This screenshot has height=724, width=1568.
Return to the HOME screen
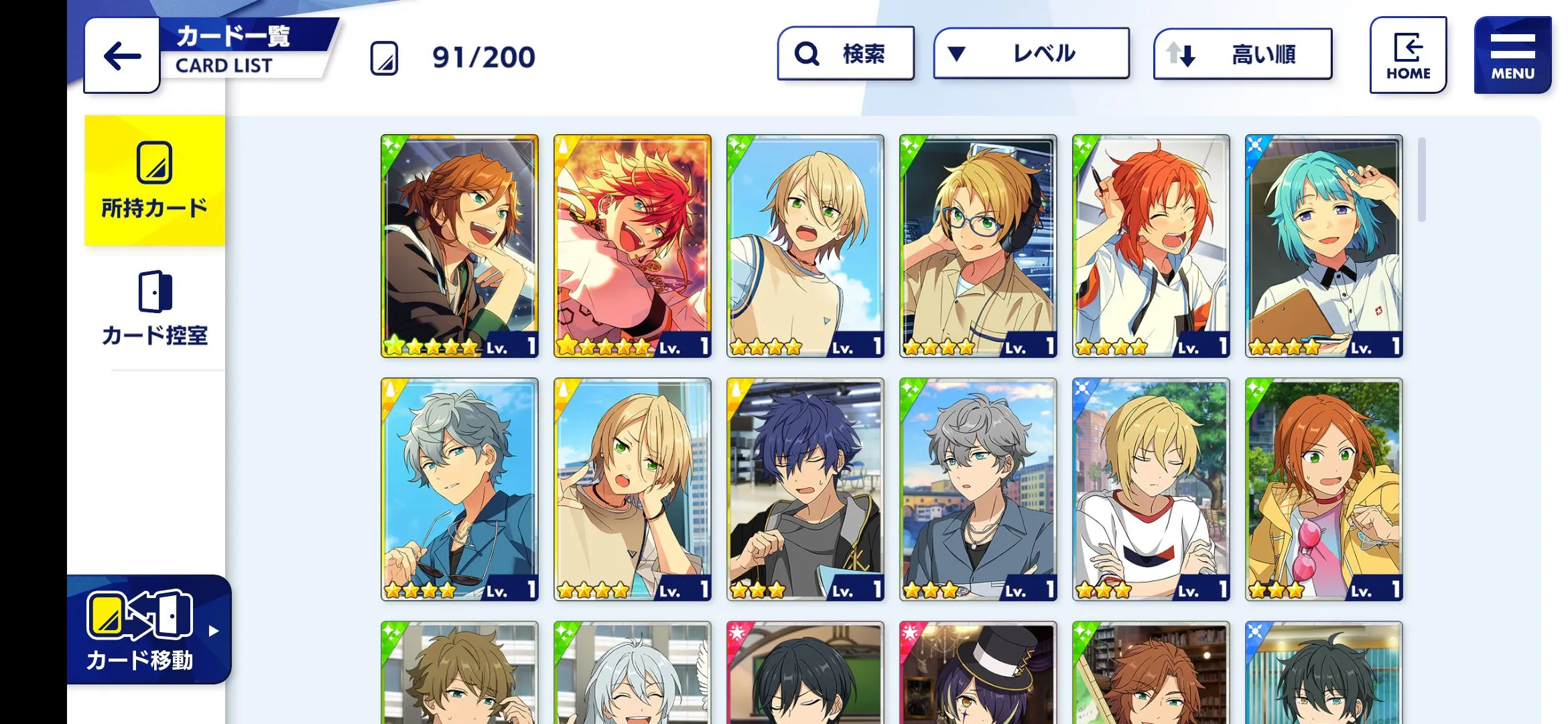(1408, 56)
